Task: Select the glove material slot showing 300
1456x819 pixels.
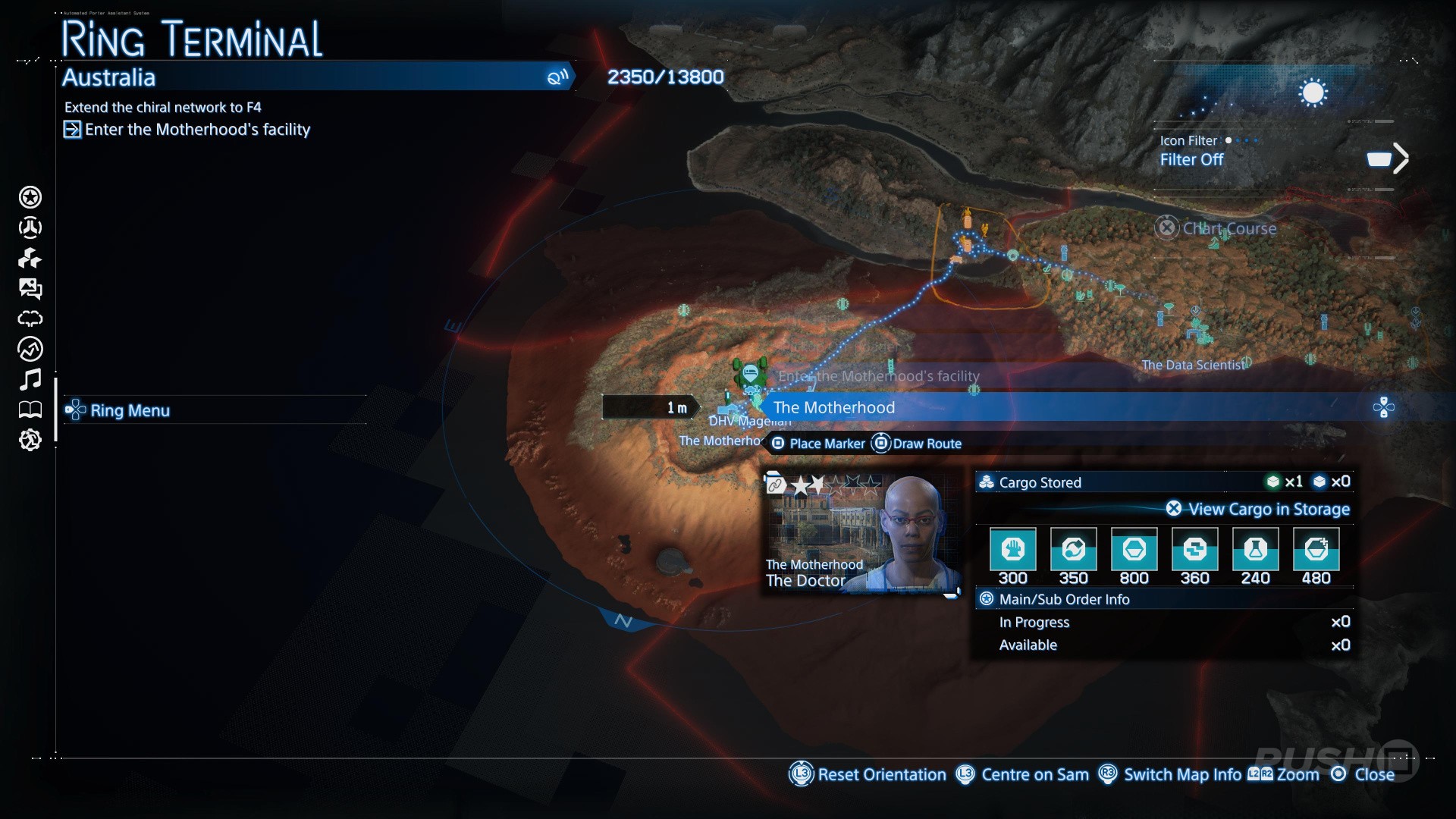Action: click(1012, 550)
